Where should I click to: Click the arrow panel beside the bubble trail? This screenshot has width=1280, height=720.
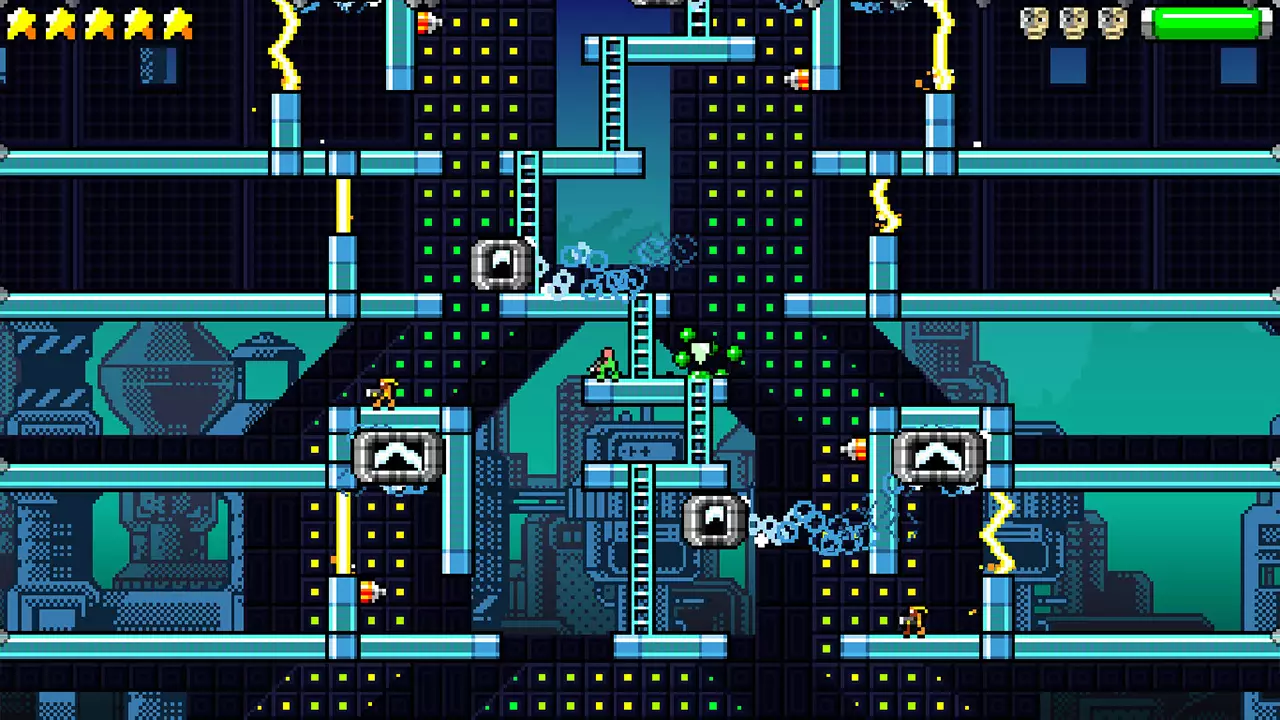click(715, 518)
